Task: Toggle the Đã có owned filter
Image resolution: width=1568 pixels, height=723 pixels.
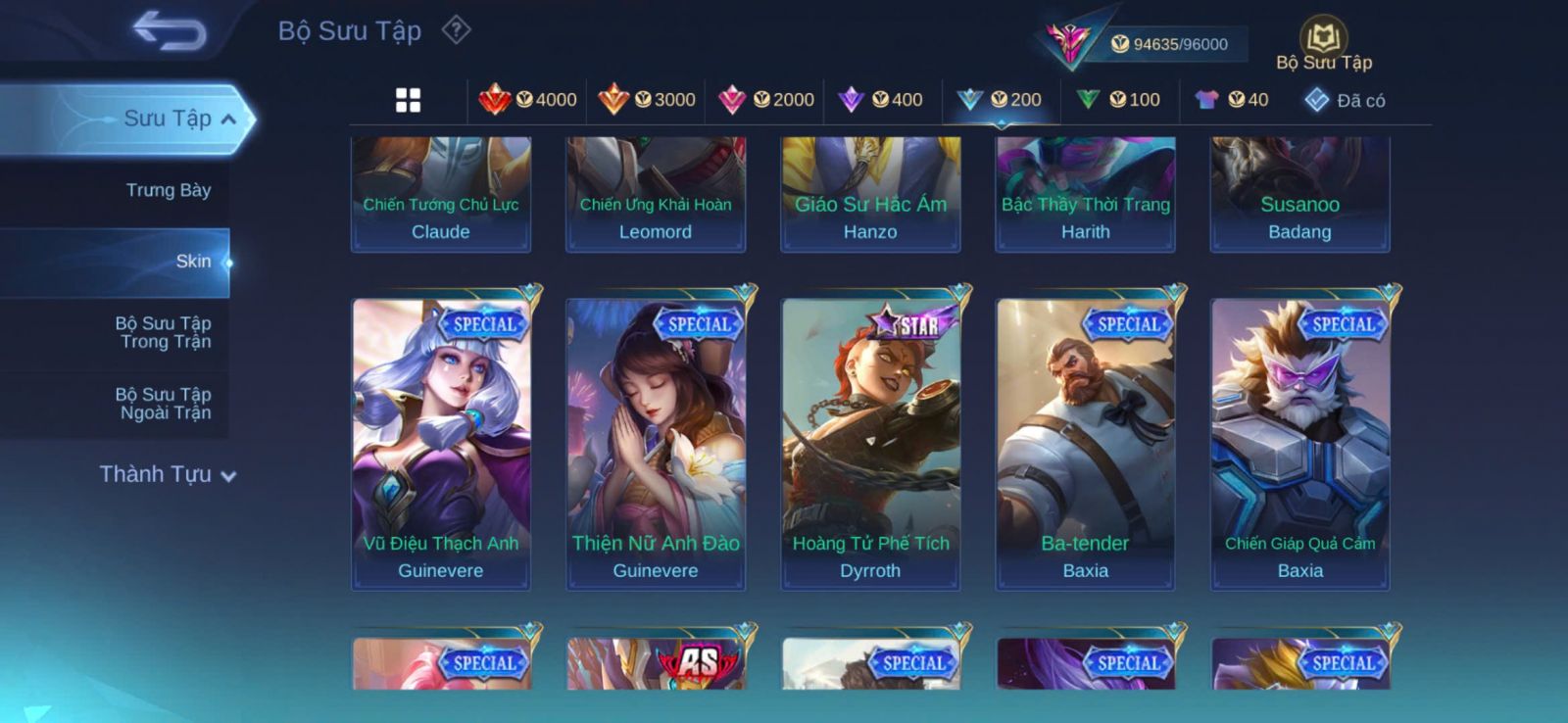Action: click(1345, 100)
